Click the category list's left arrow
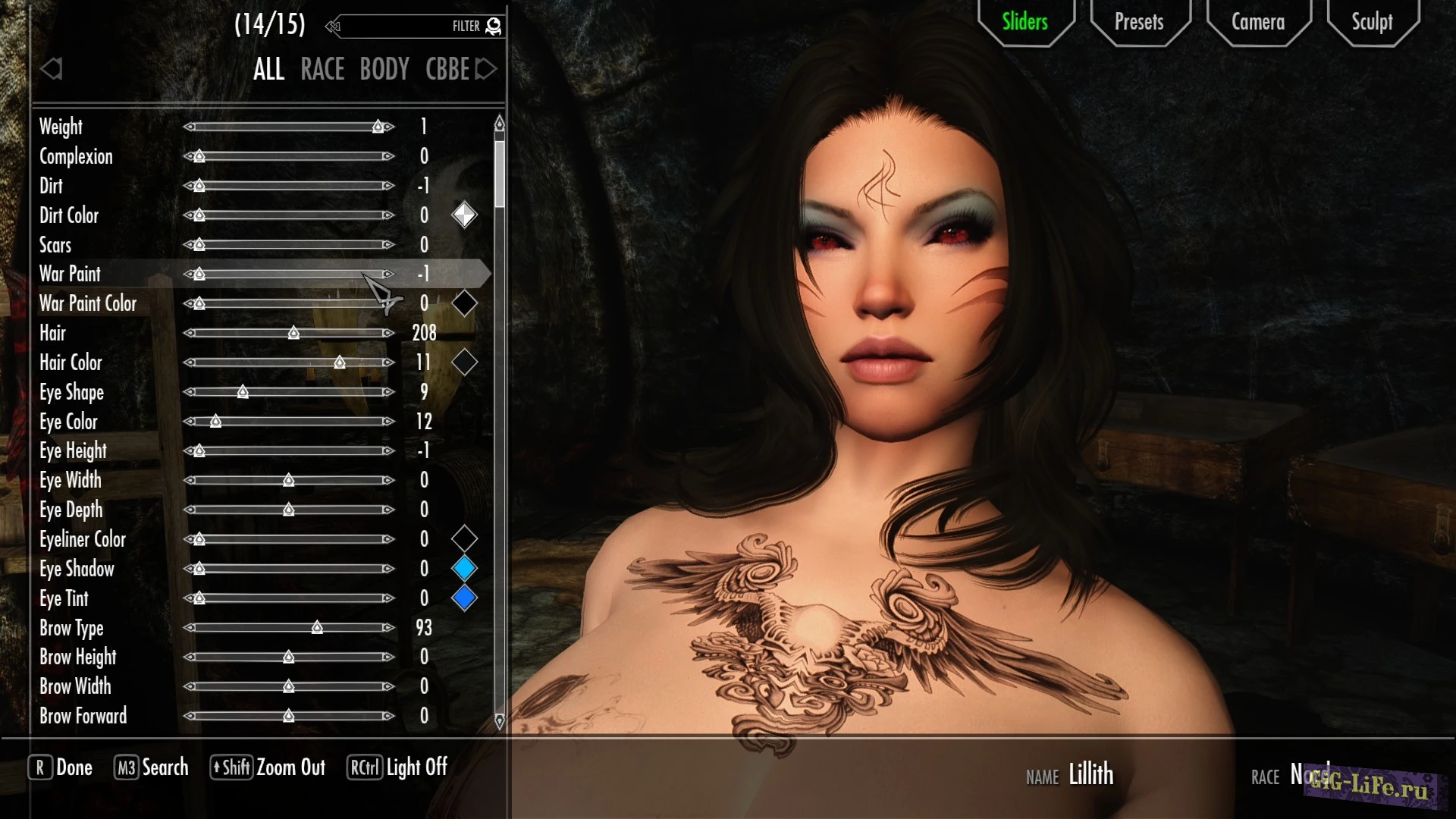1456x819 pixels. 52,69
